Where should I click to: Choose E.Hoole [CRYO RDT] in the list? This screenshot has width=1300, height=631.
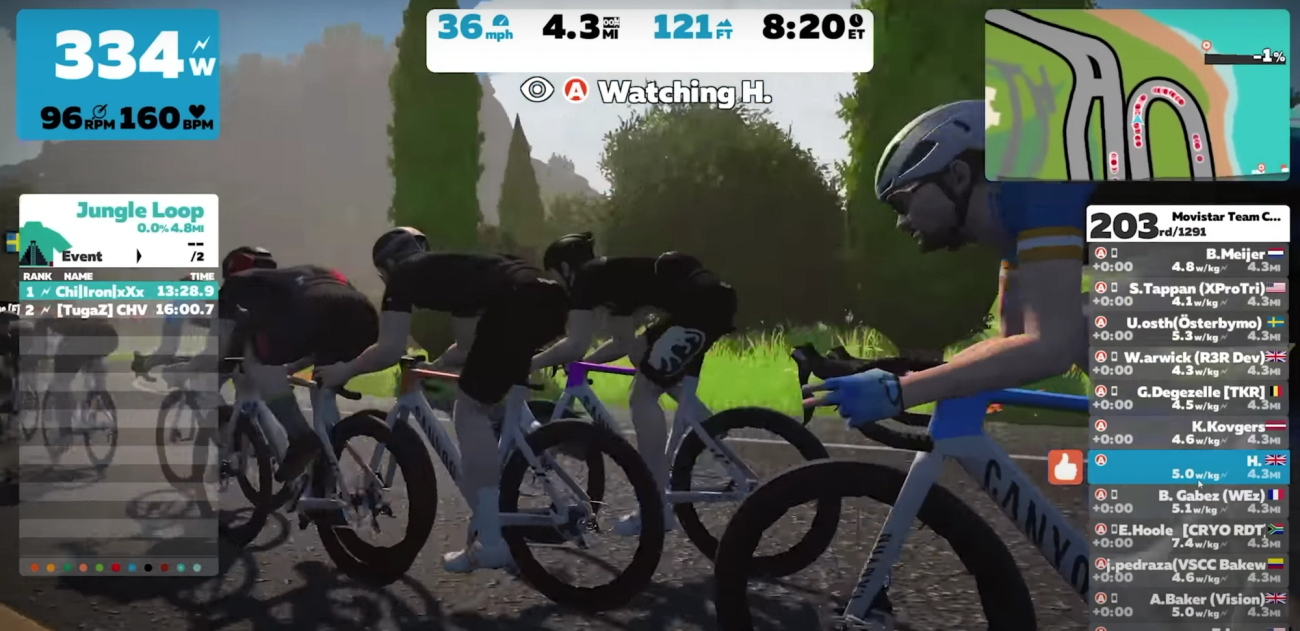tap(1187, 536)
